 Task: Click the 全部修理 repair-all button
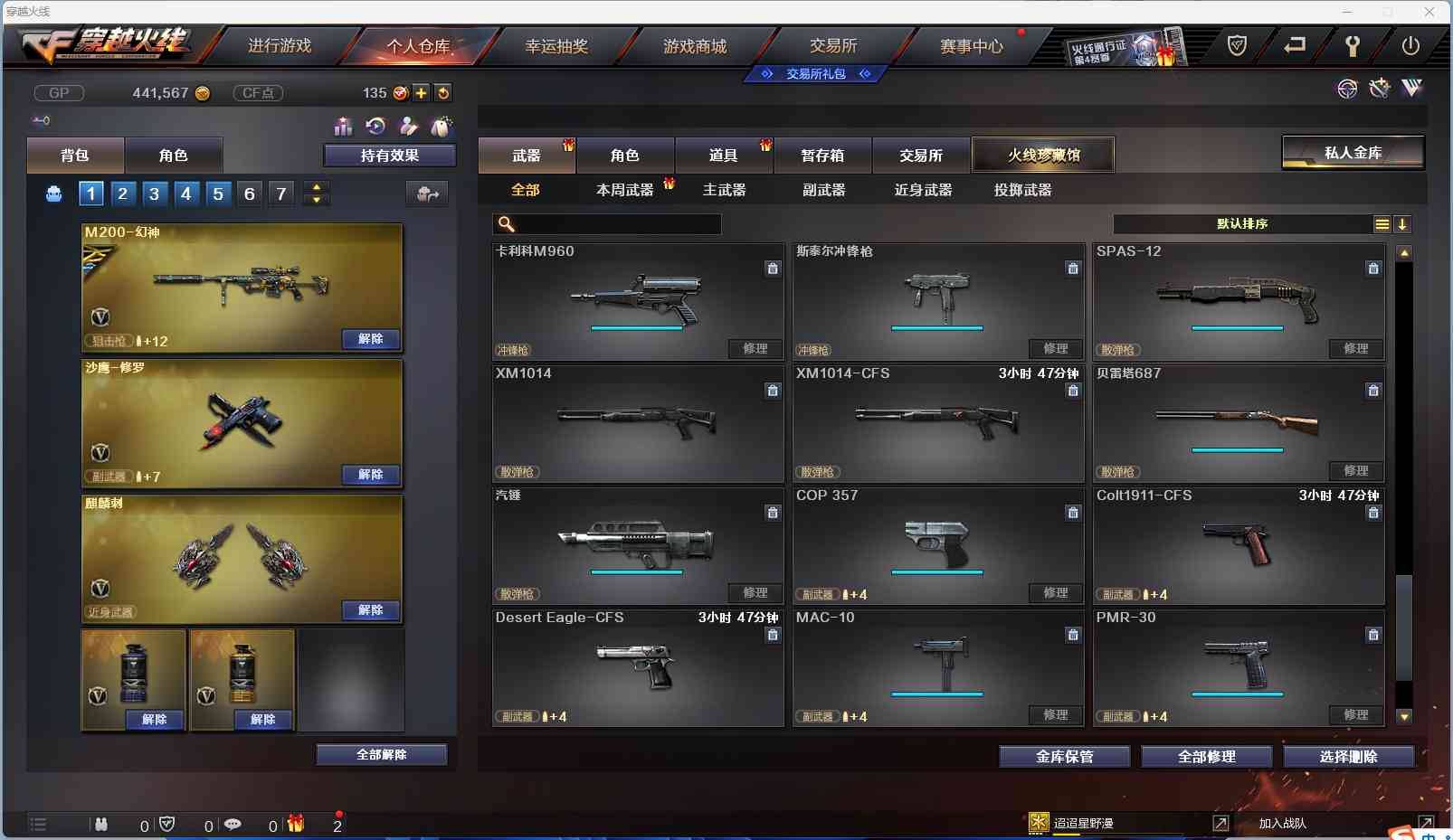point(1207,756)
